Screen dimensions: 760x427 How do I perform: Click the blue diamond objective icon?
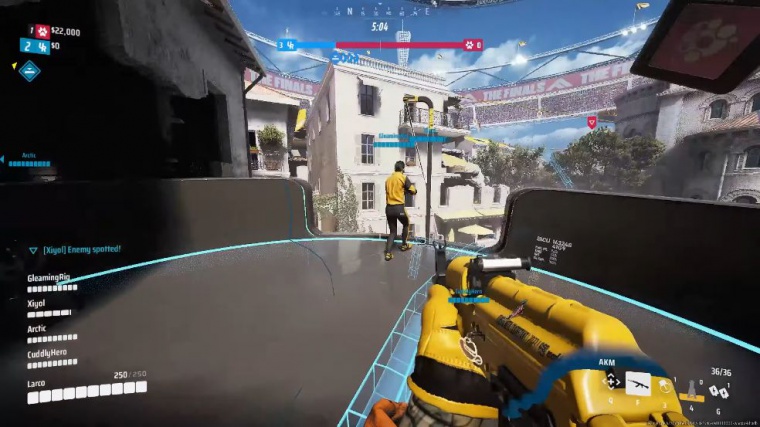pos(30,70)
